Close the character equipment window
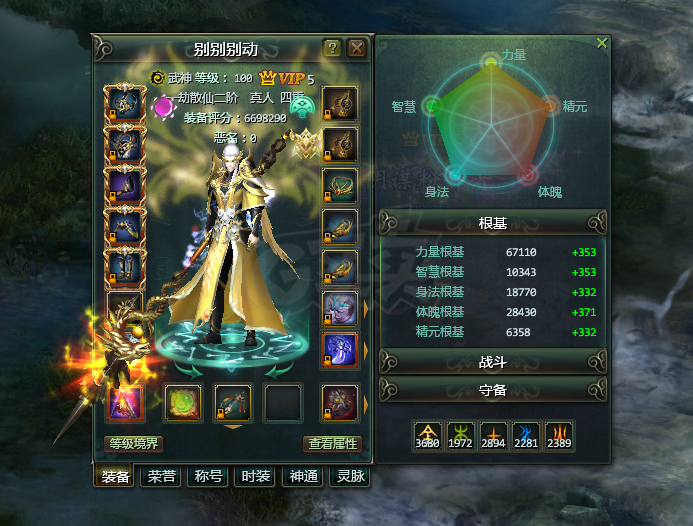Screen dimensions: 693x526 pyautogui.click(x=357, y=47)
